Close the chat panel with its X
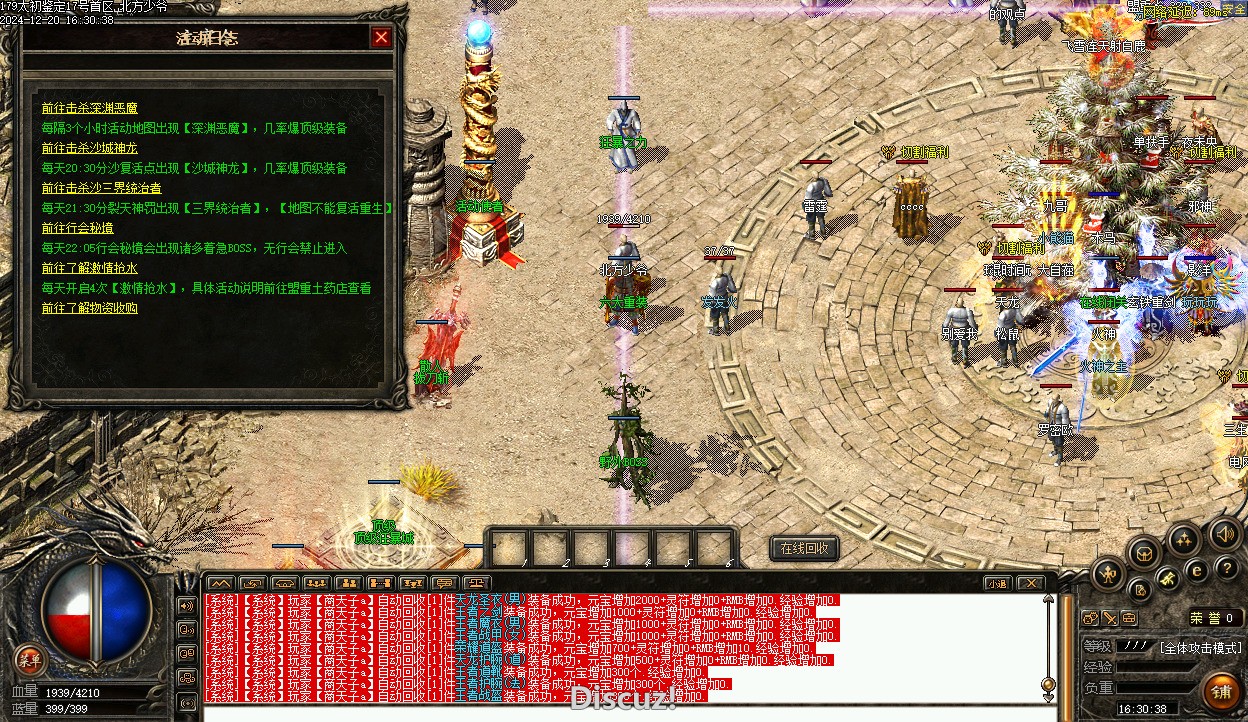 click(1029, 583)
